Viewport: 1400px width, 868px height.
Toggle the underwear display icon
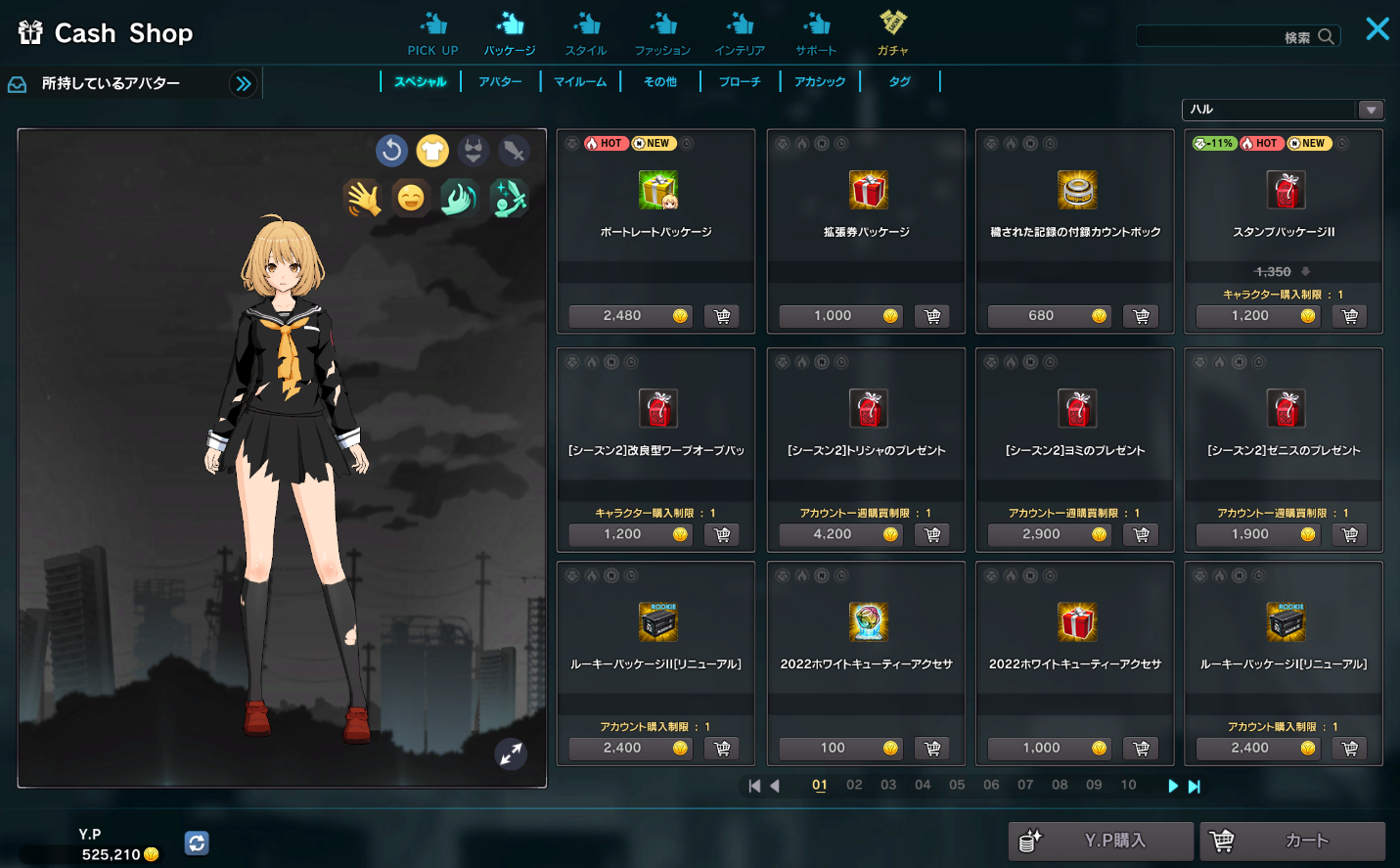coord(473,151)
